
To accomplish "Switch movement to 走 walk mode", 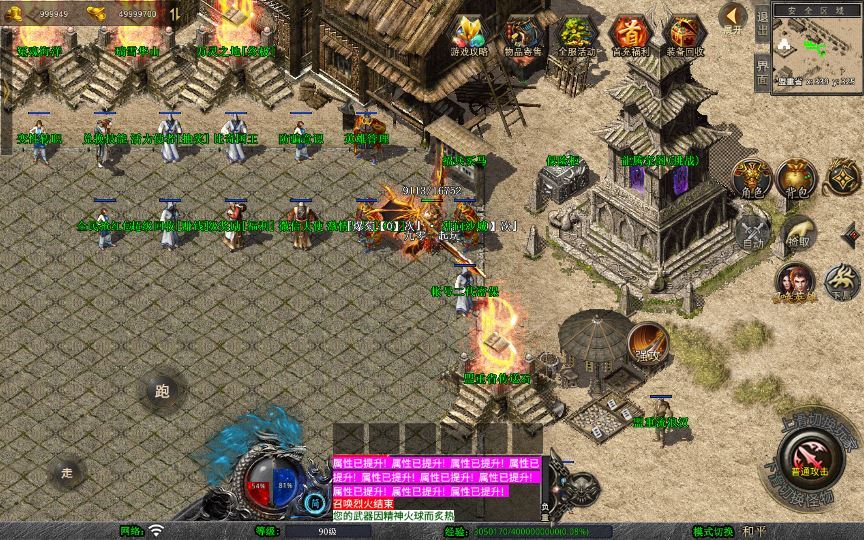I will [68, 472].
